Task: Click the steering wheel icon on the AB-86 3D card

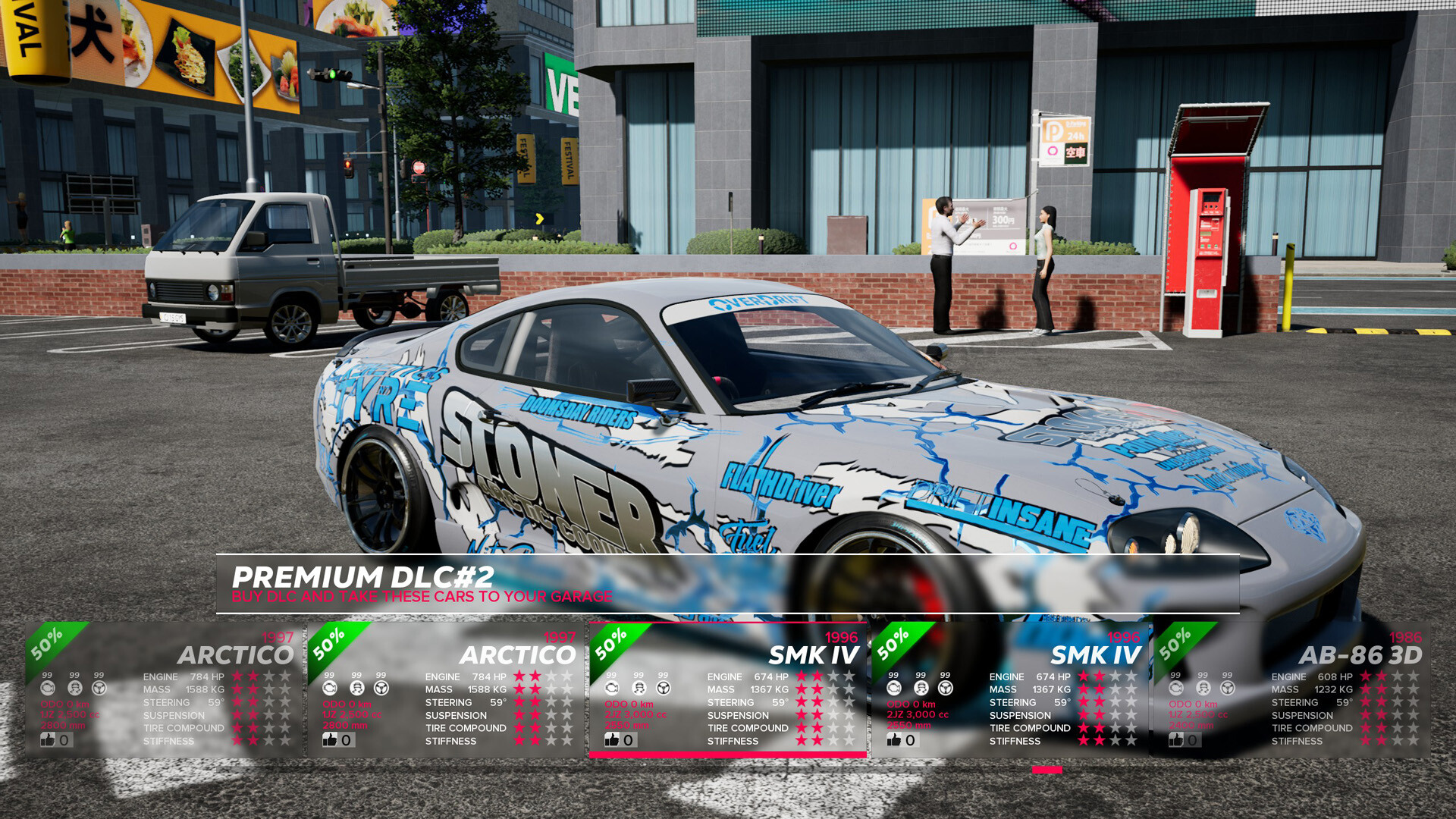Action: point(1228,688)
